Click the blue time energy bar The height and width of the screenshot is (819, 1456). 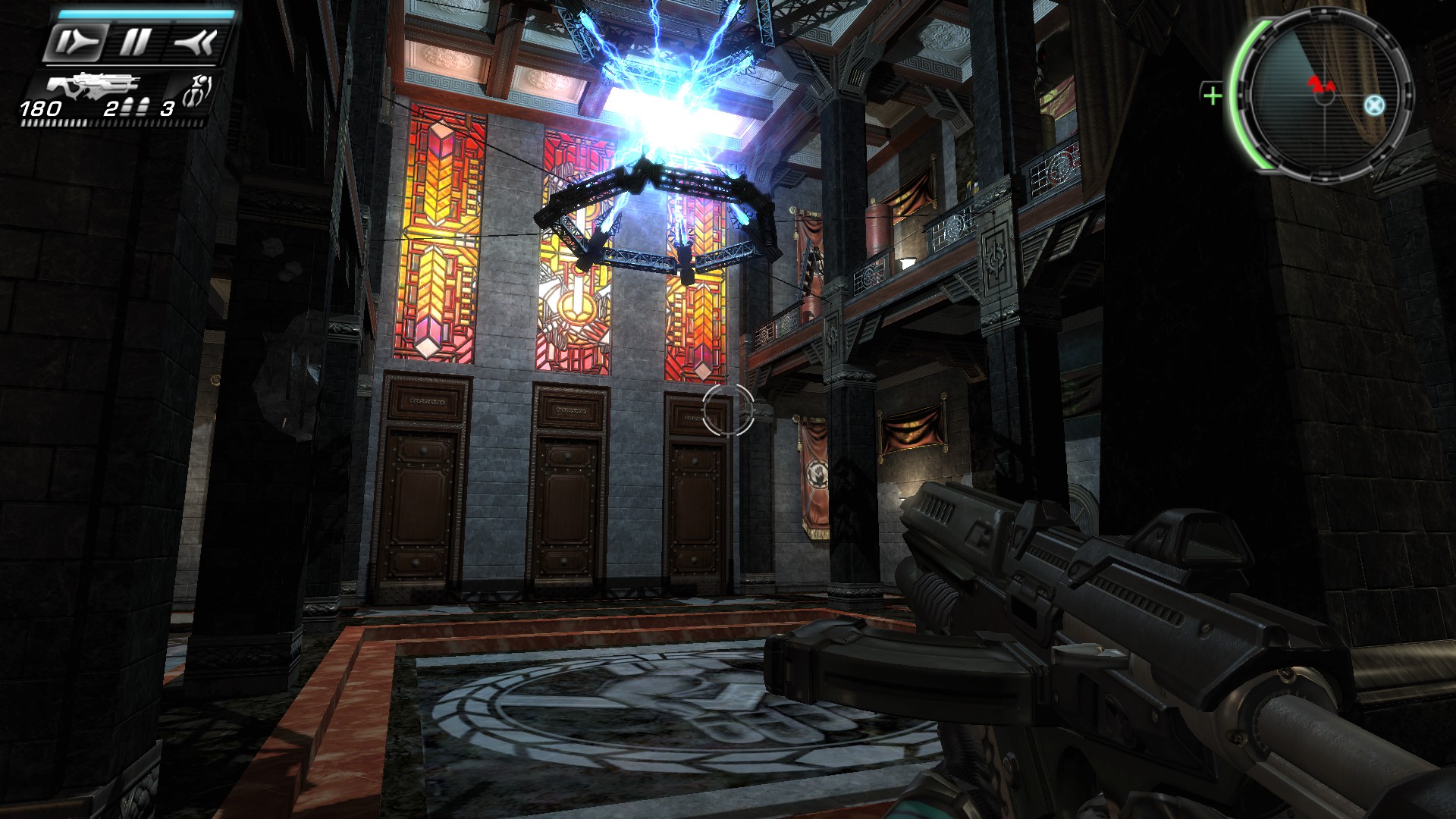coord(144,14)
